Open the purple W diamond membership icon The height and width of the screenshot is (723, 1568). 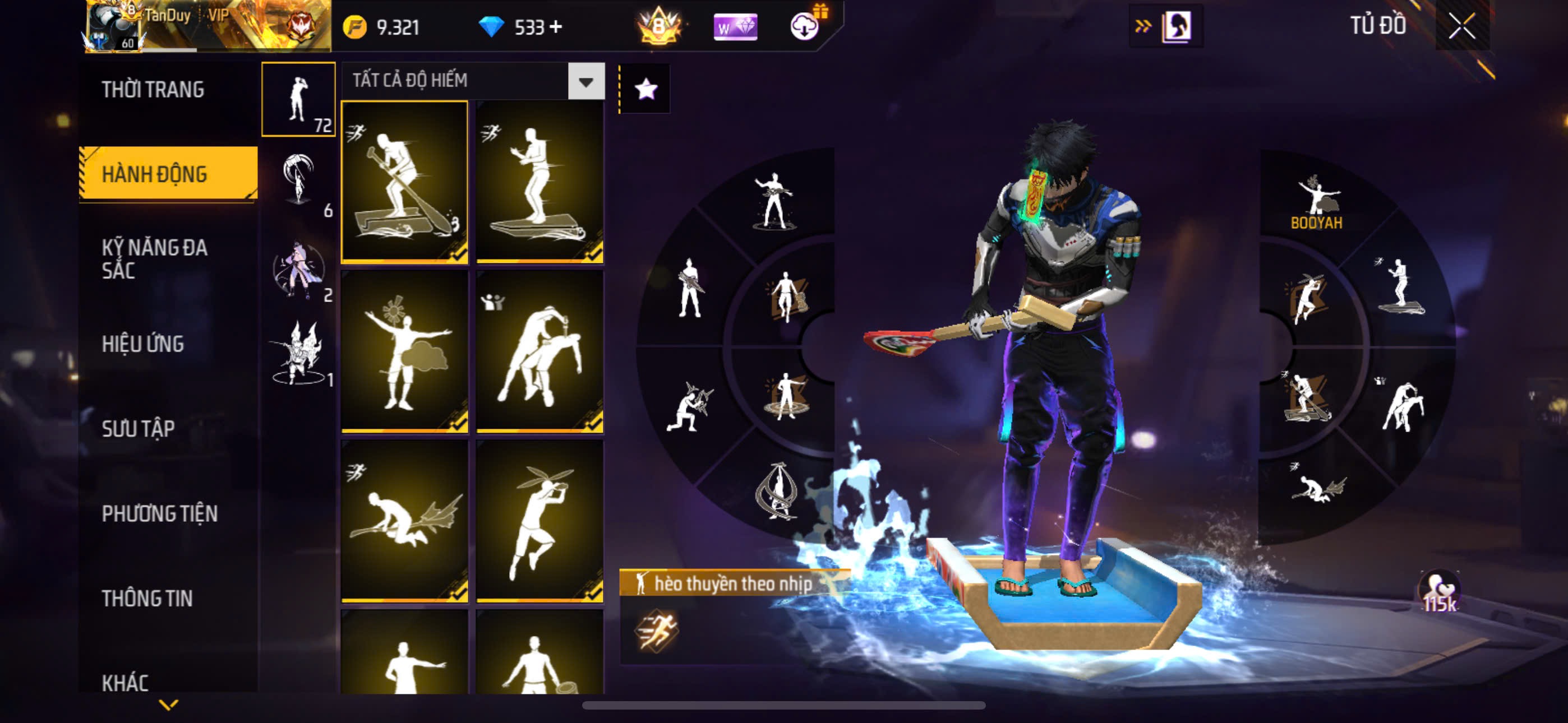tap(735, 27)
